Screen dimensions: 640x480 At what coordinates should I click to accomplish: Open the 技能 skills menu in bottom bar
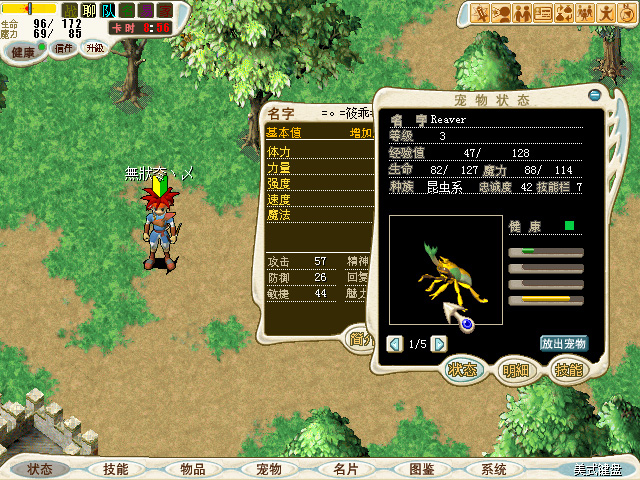(x=115, y=469)
